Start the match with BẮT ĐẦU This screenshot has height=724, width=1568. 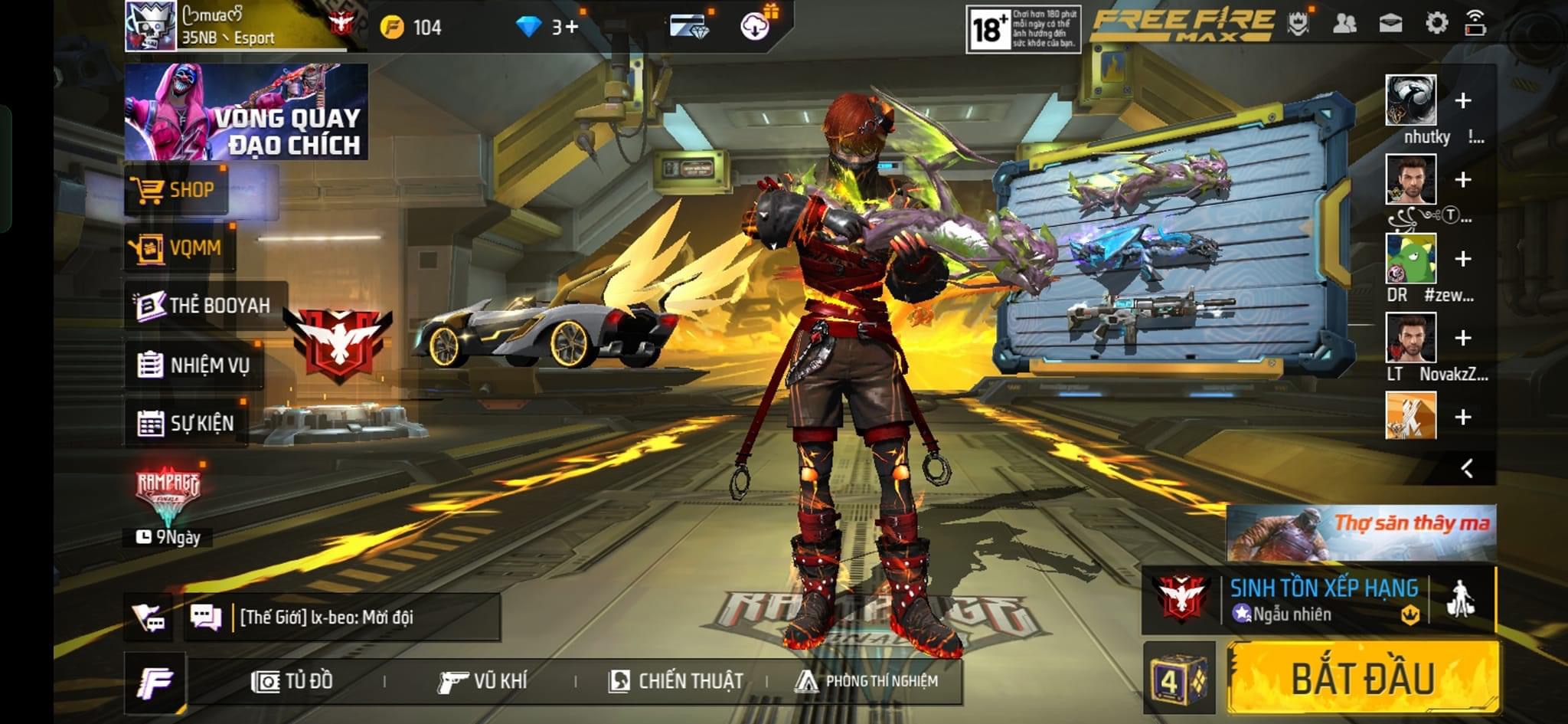[x=1363, y=679]
